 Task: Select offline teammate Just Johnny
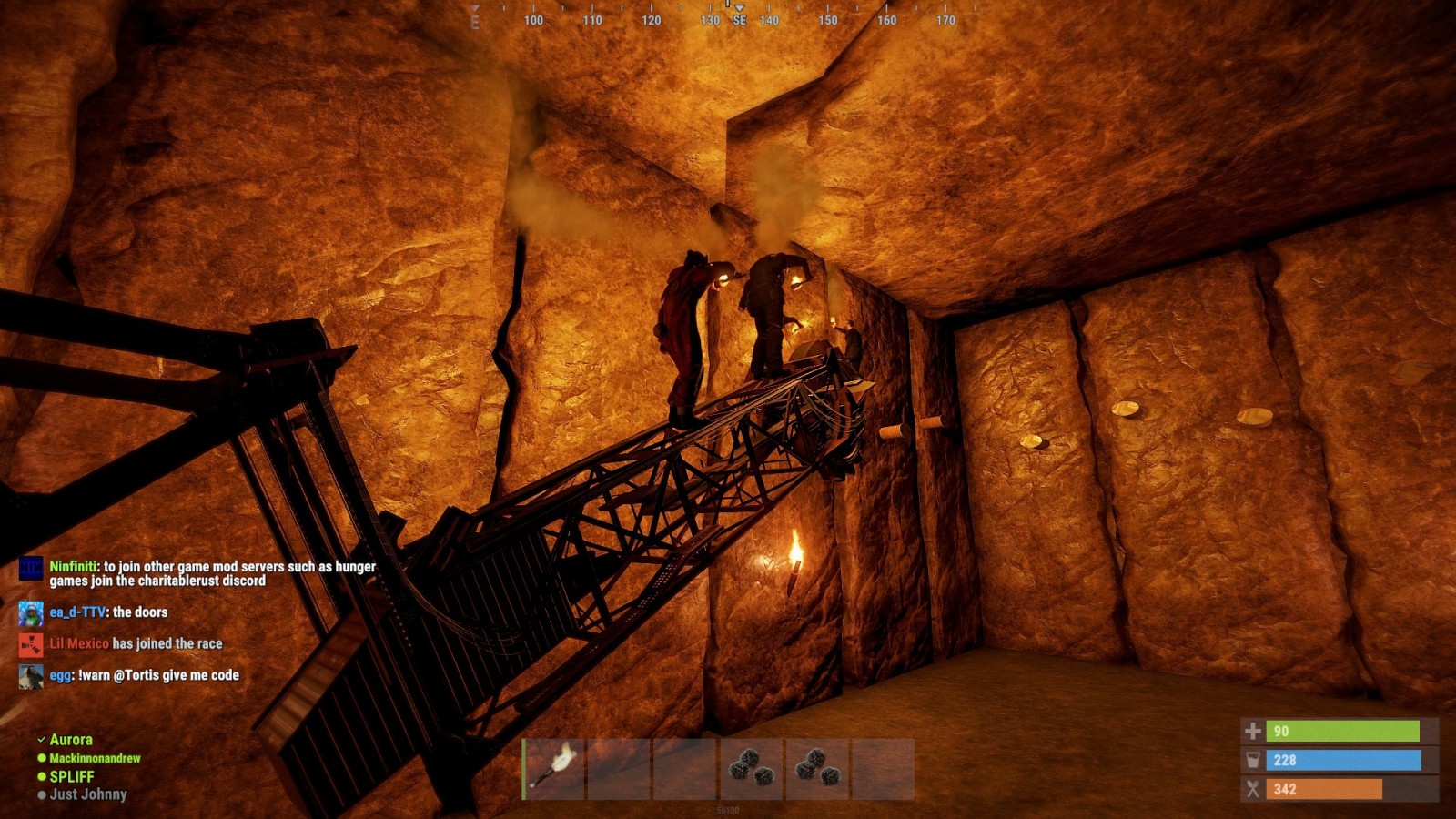87,794
